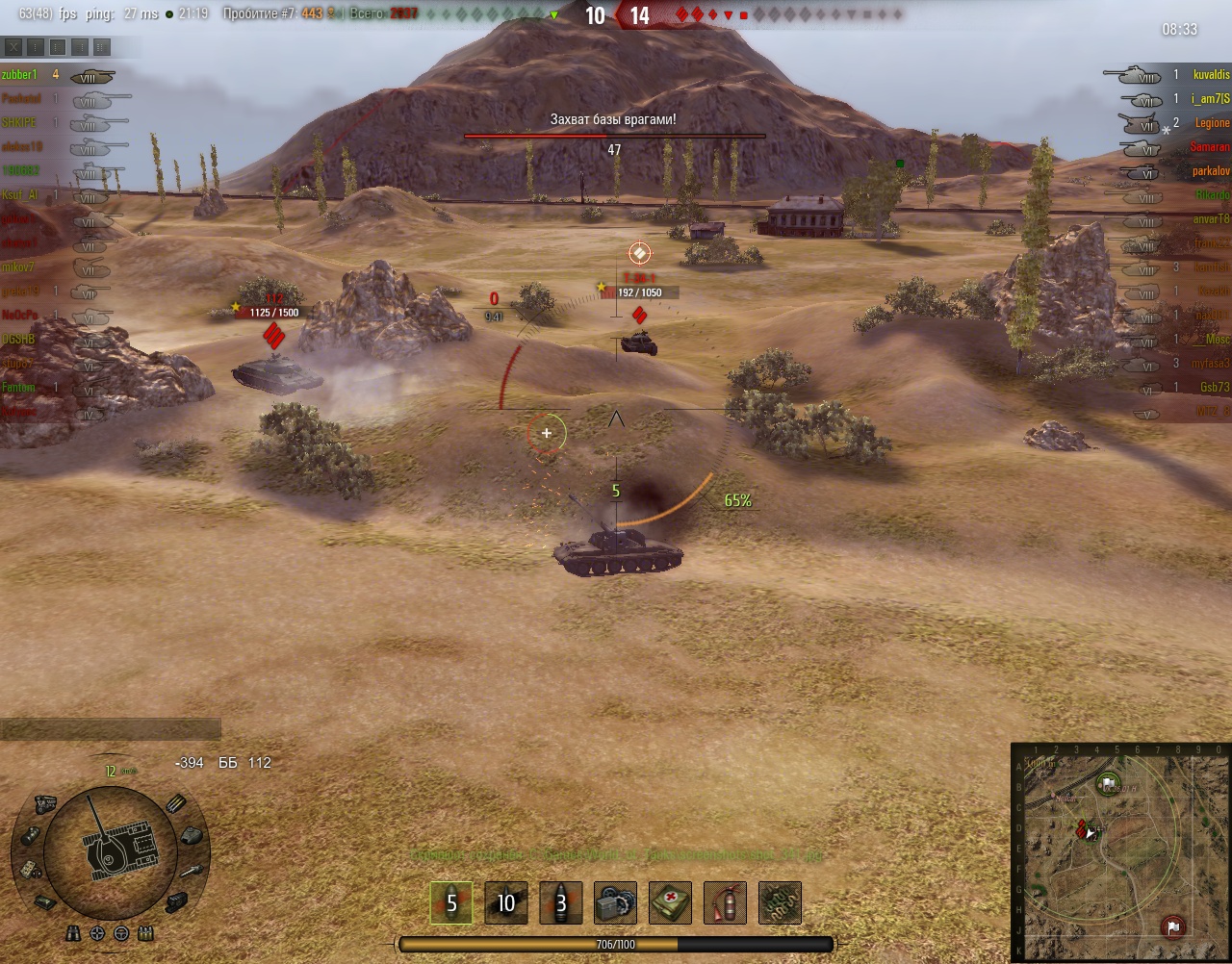Hide the player list with the X button
This screenshot has height=964, width=1232.
tap(13, 46)
